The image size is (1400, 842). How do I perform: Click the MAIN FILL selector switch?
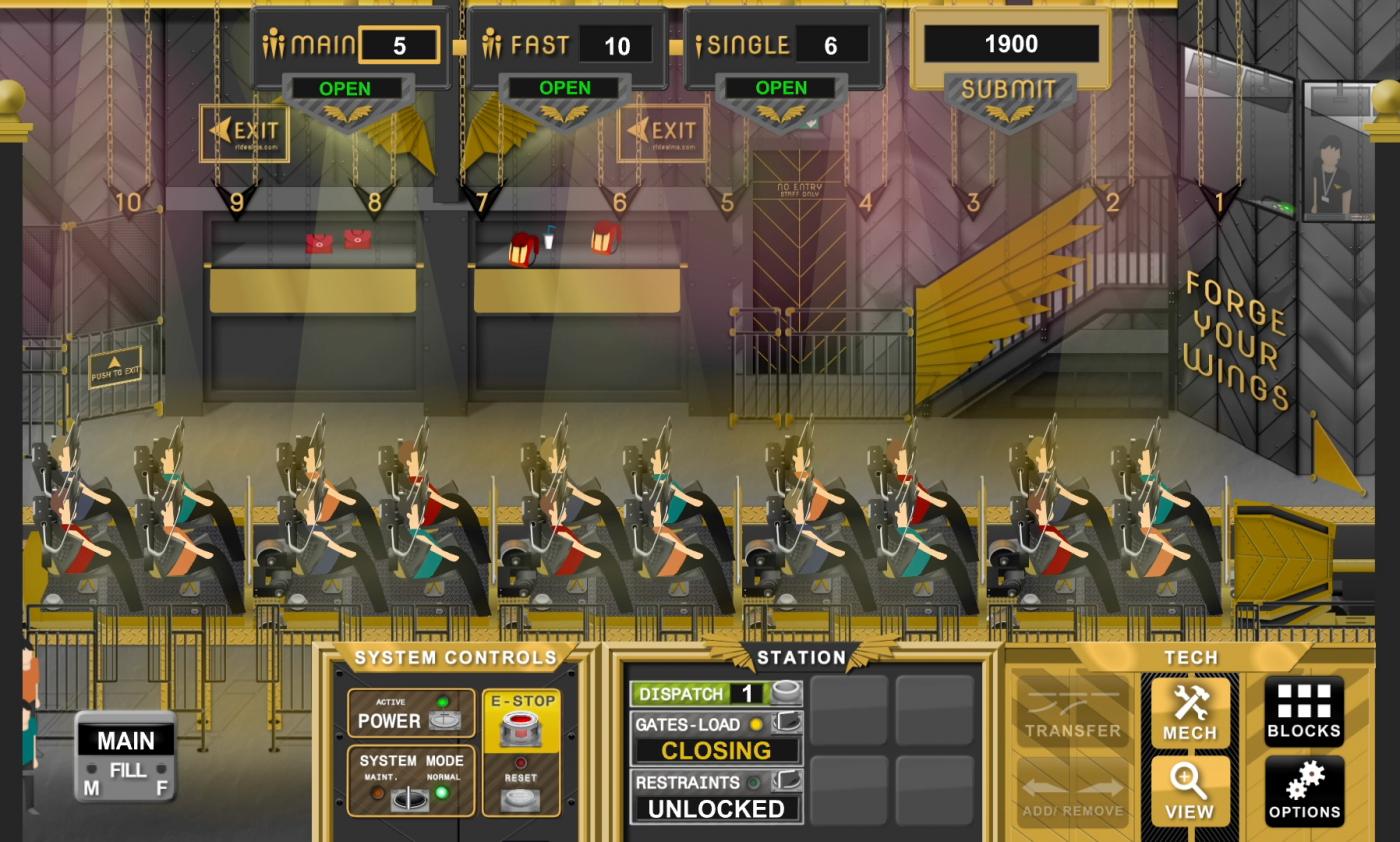point(126,772)
